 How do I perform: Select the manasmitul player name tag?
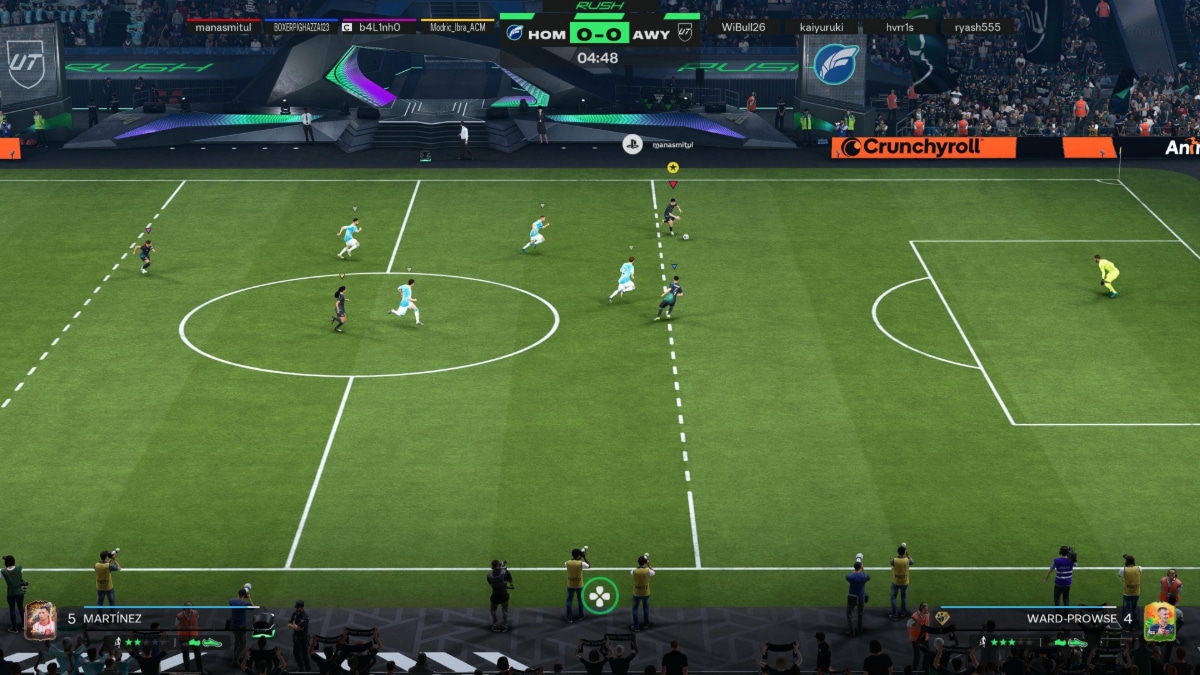(x=223, y=27)
